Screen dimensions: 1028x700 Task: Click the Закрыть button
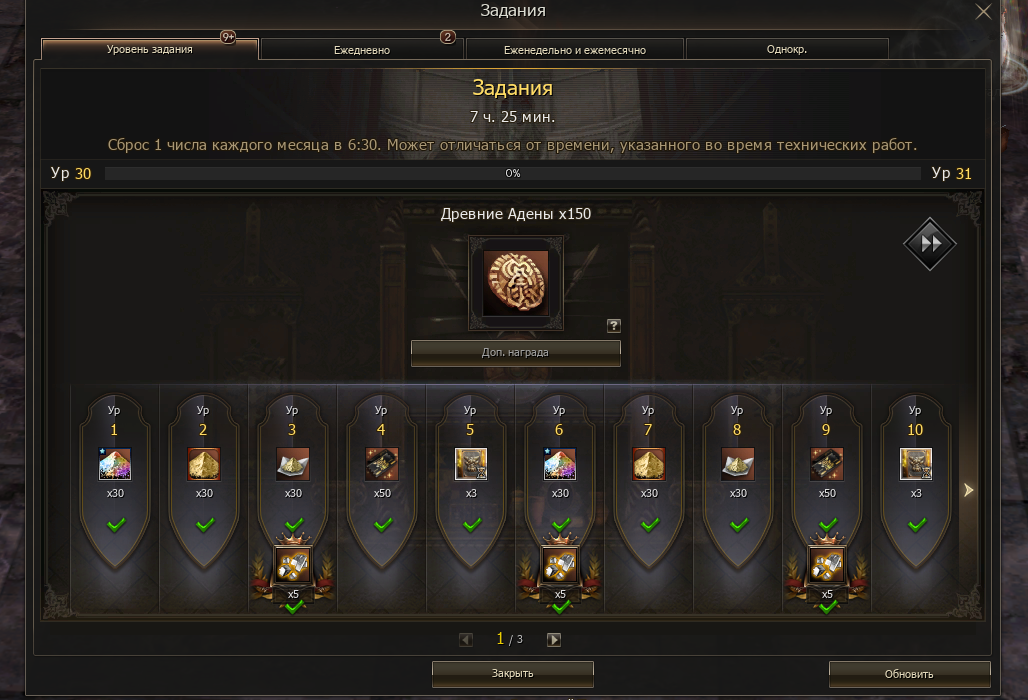513,673
